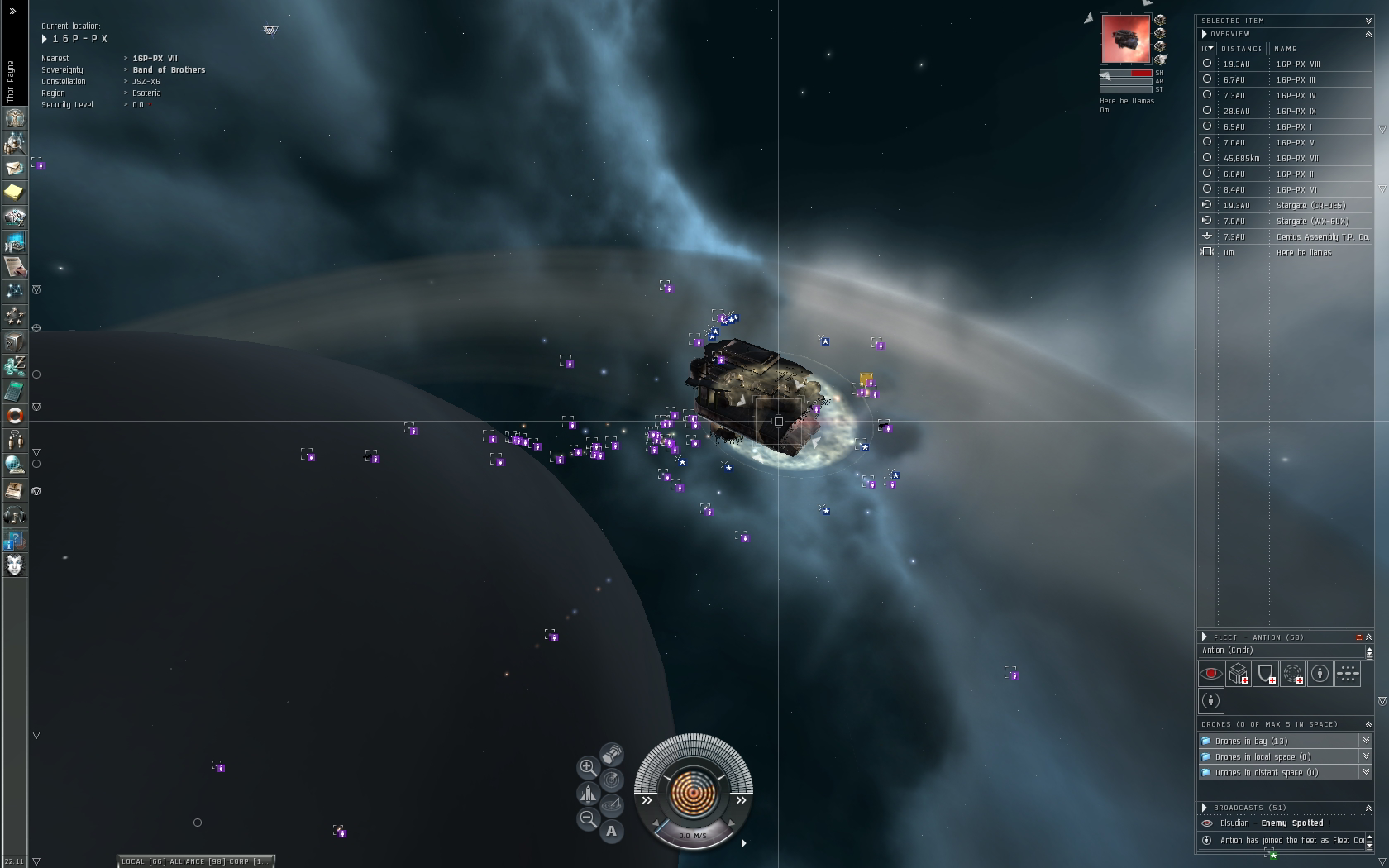Broadcast enemy spotted with red eye button
Viewport: 1389px width, 868px height.
1211,674
